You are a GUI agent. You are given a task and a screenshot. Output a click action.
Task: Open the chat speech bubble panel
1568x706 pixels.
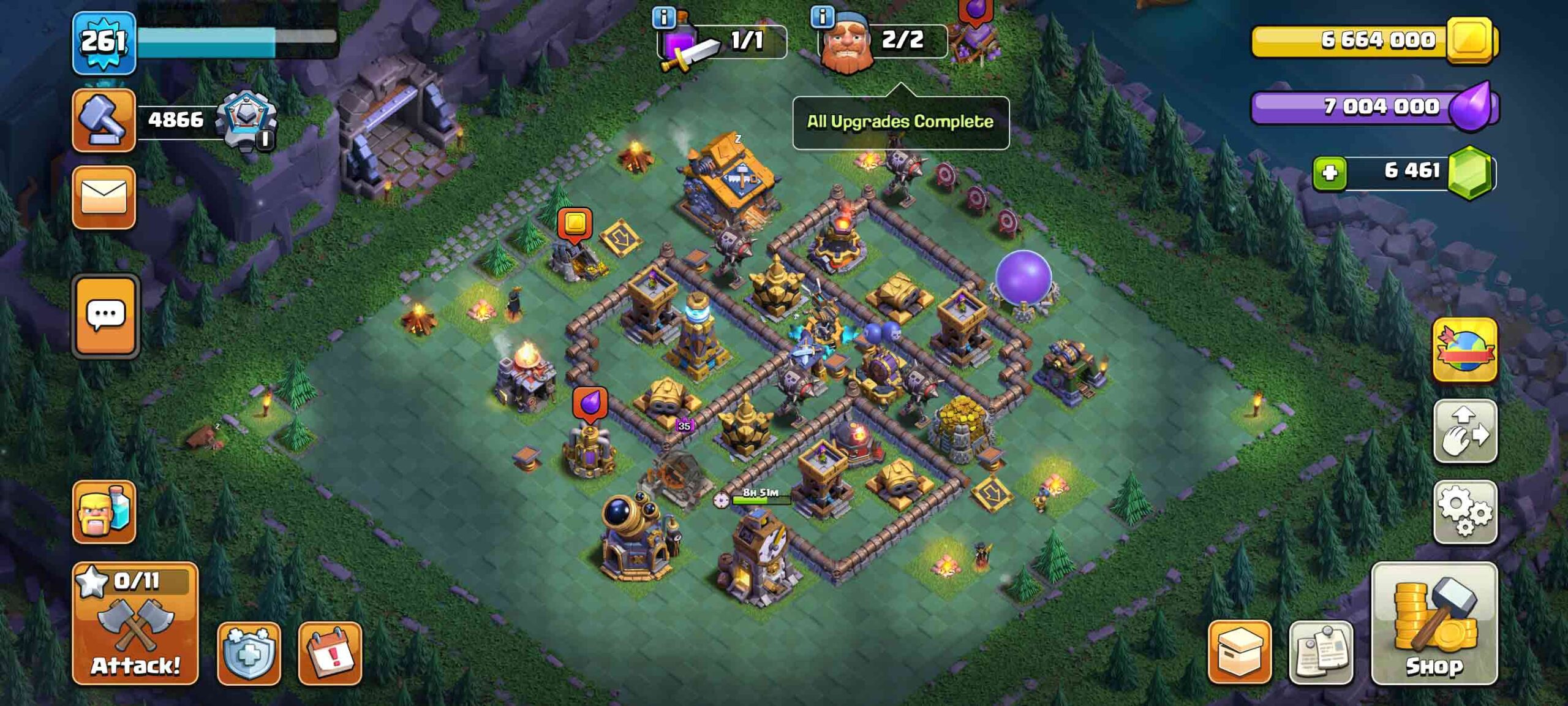coord(105,316)
